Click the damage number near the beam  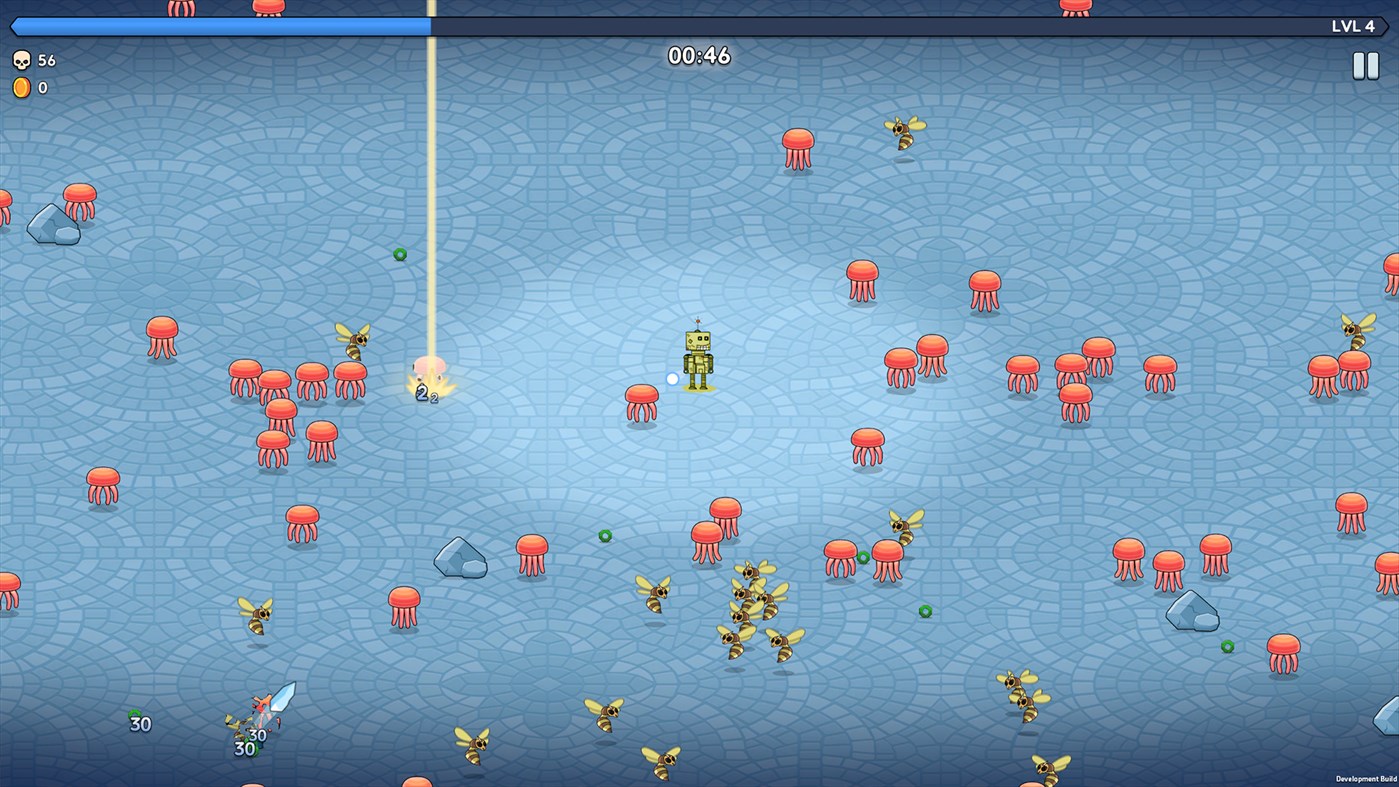421,393
